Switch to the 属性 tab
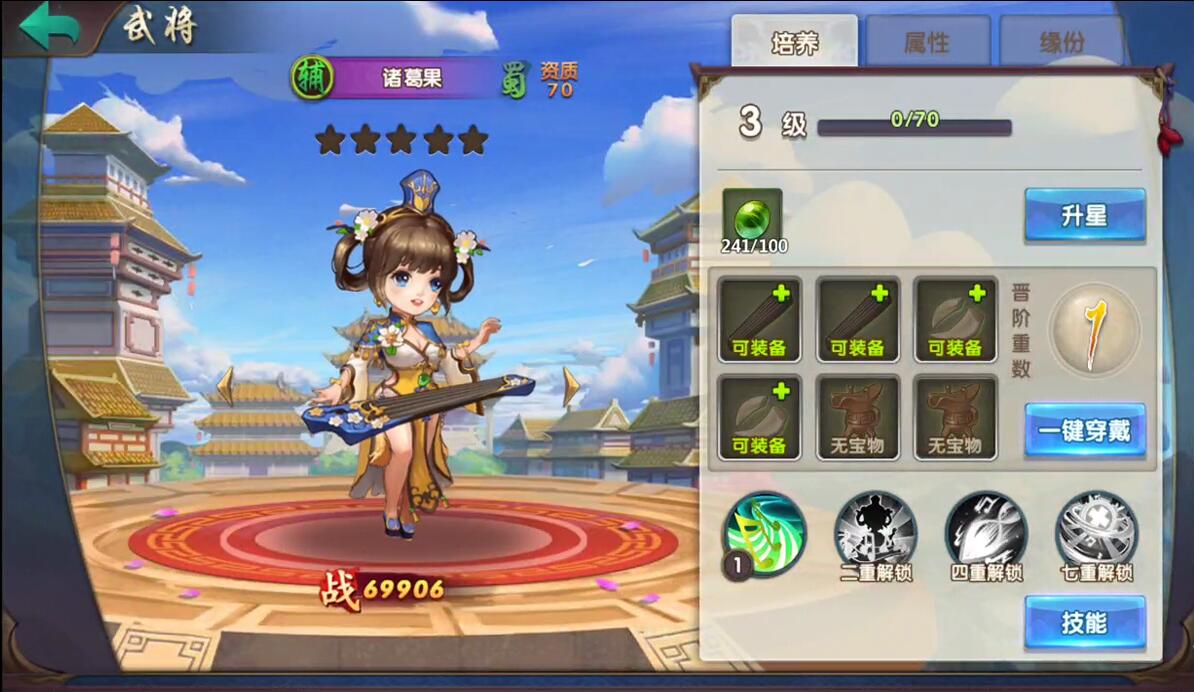 tap(927, 42)
